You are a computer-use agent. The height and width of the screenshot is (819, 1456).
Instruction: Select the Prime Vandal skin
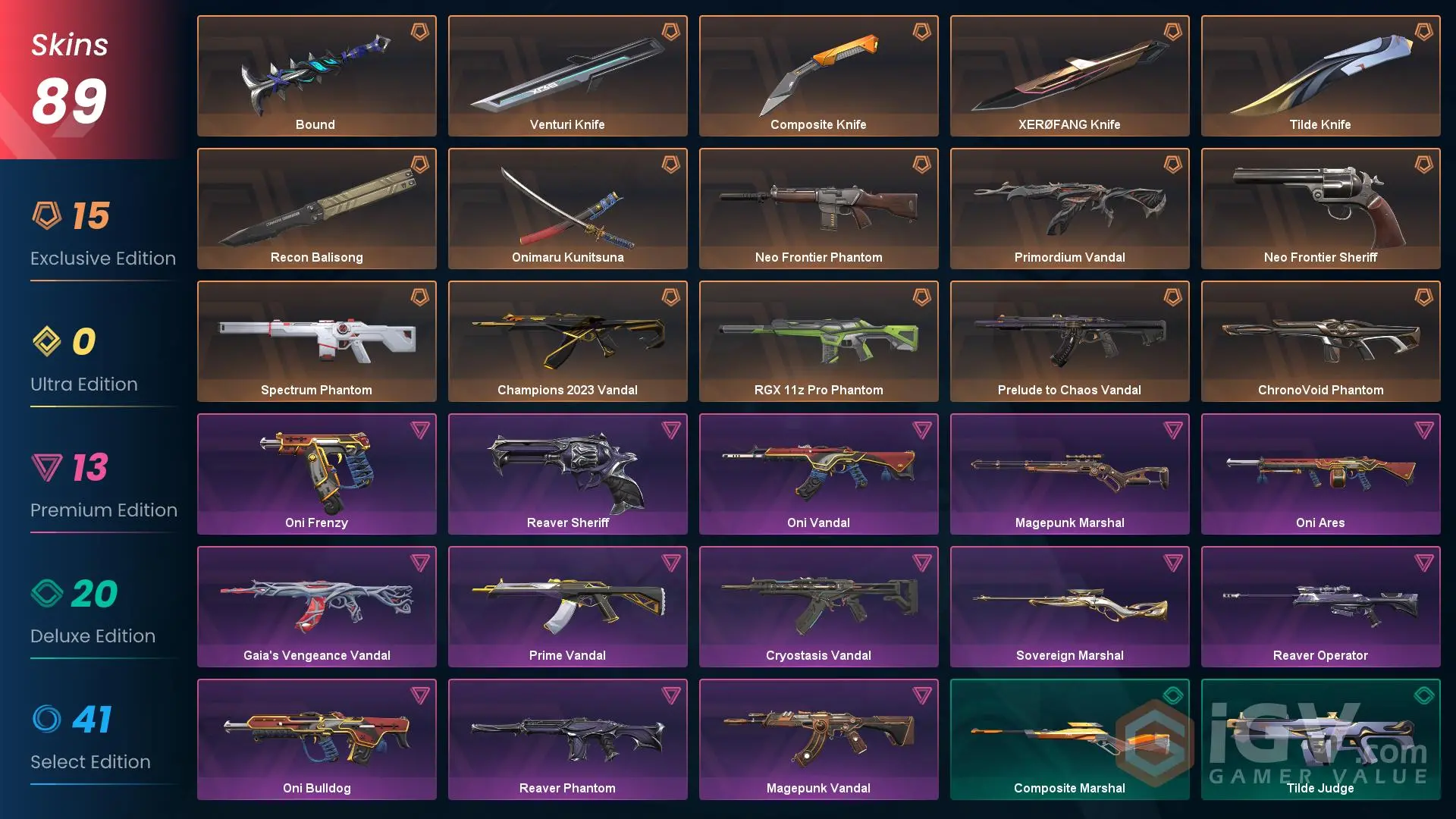pos(567,603)
